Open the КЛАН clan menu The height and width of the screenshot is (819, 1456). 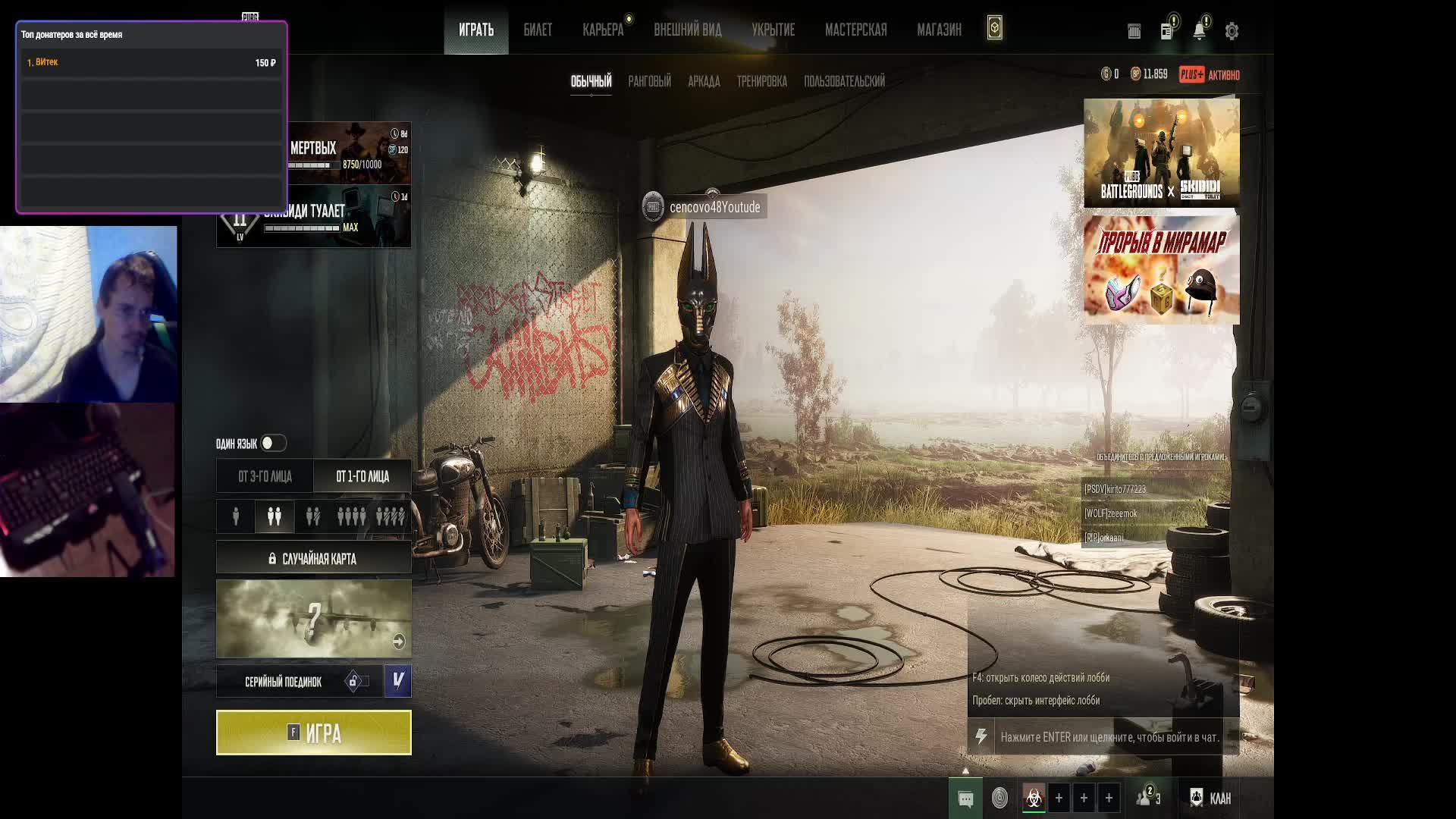1210,798
